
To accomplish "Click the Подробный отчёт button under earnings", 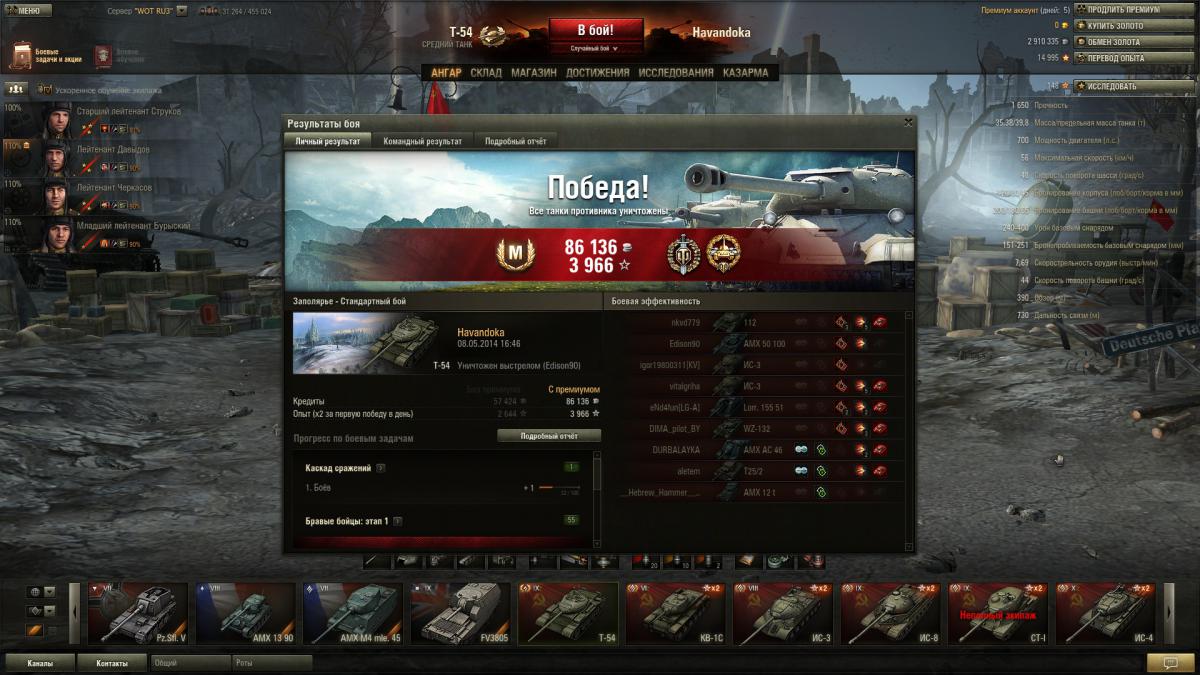I will point(549,436).
